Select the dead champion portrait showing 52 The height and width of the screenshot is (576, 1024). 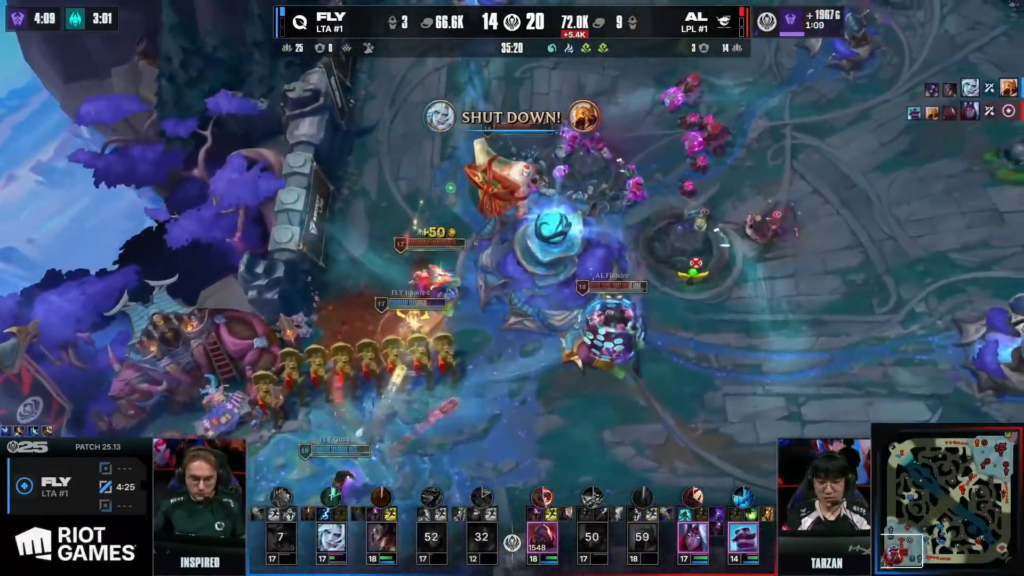432,538
